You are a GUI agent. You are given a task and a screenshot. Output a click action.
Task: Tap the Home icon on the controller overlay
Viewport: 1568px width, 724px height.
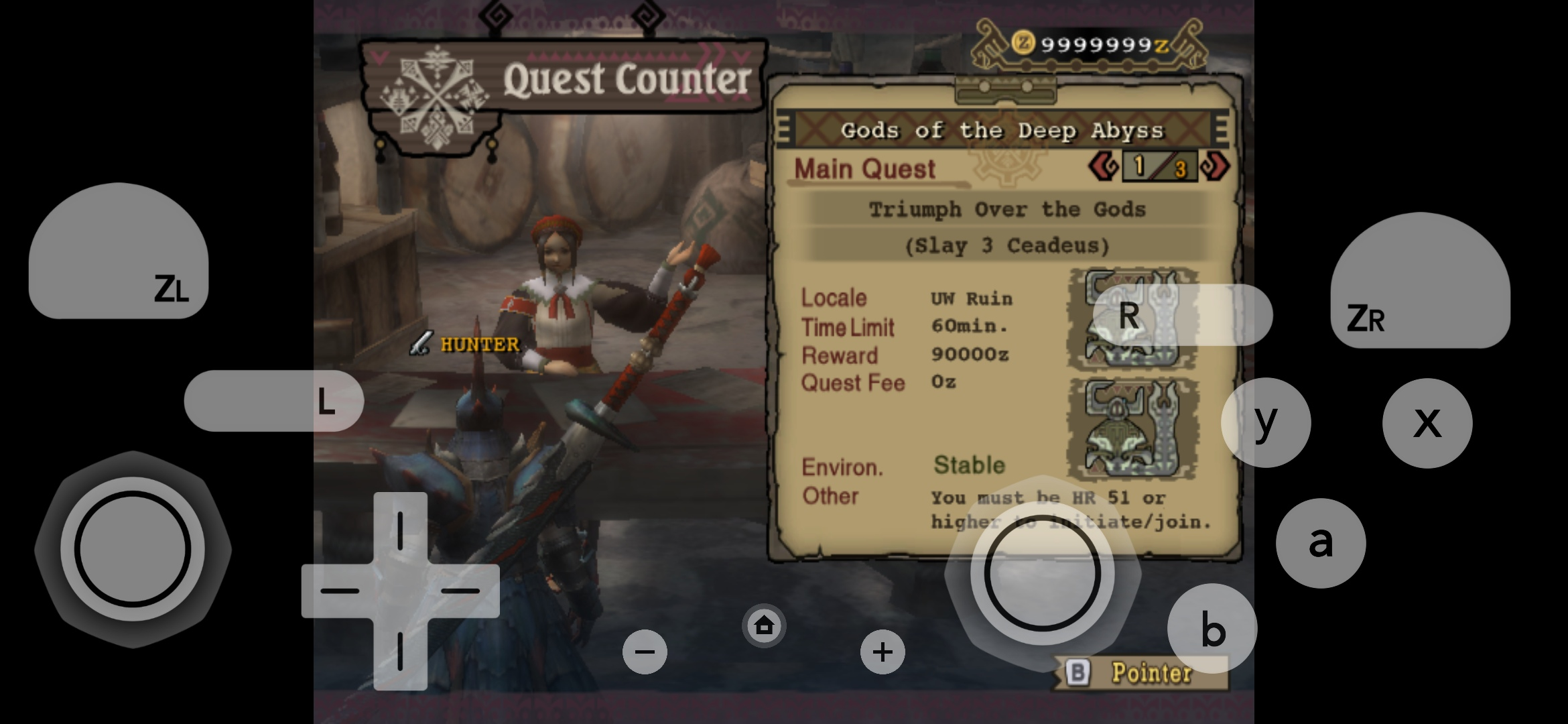coord(764,625)
